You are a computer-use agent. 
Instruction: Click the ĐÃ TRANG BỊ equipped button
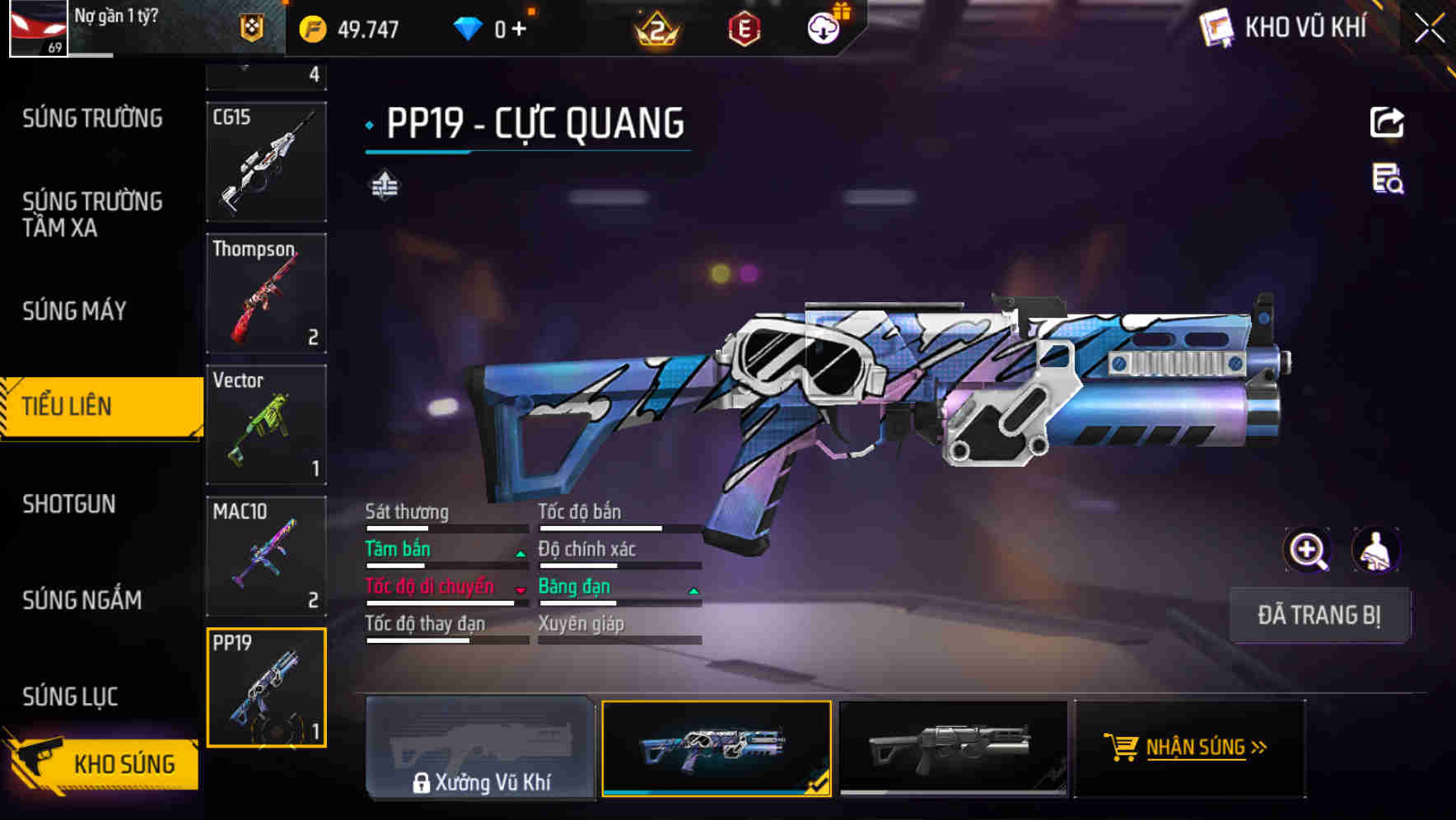point(1319,615)
